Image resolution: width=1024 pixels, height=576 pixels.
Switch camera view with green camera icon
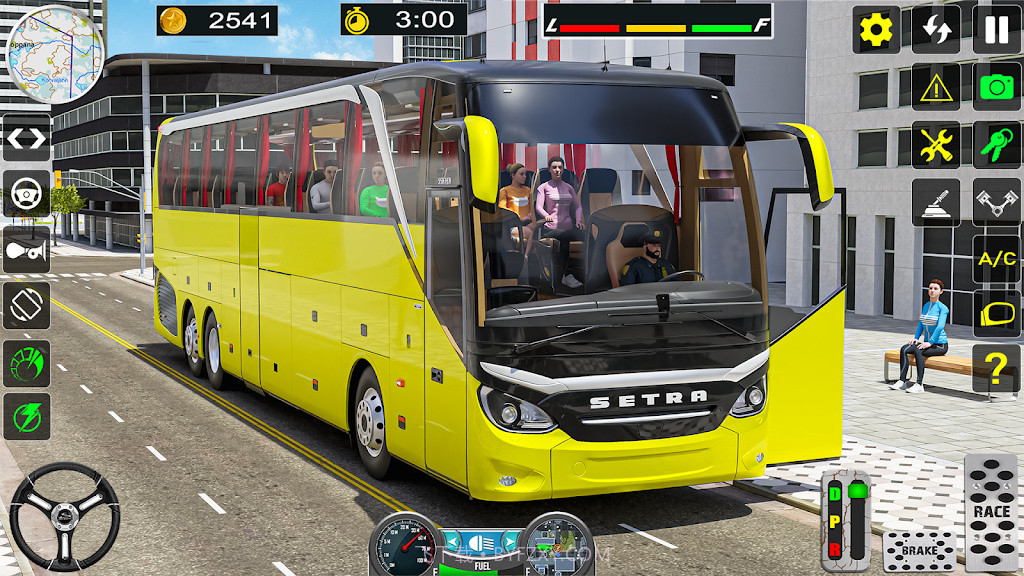pyautogui.click(x=997, y=87)
